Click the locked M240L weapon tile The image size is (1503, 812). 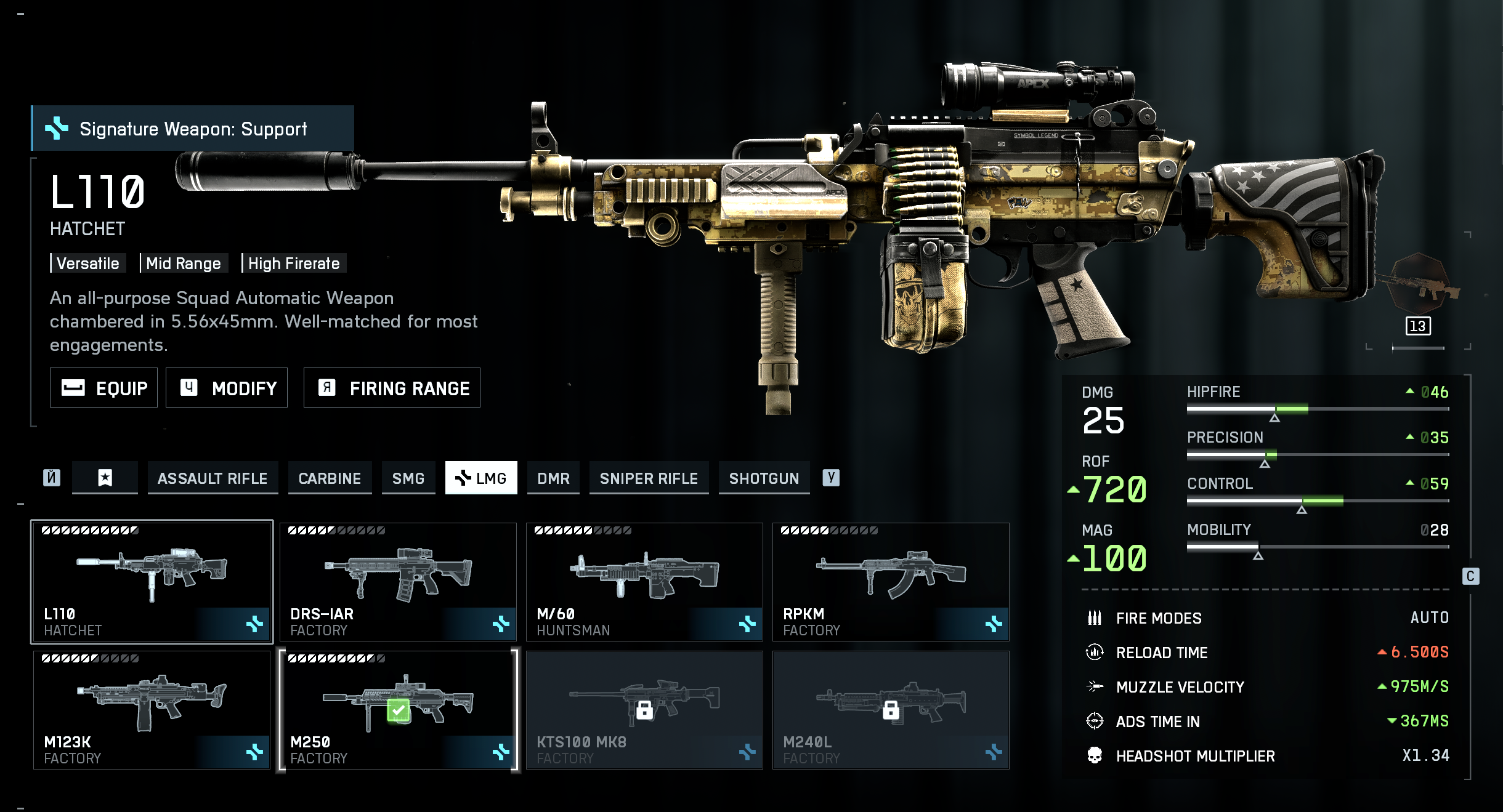[x=891, y=710]
